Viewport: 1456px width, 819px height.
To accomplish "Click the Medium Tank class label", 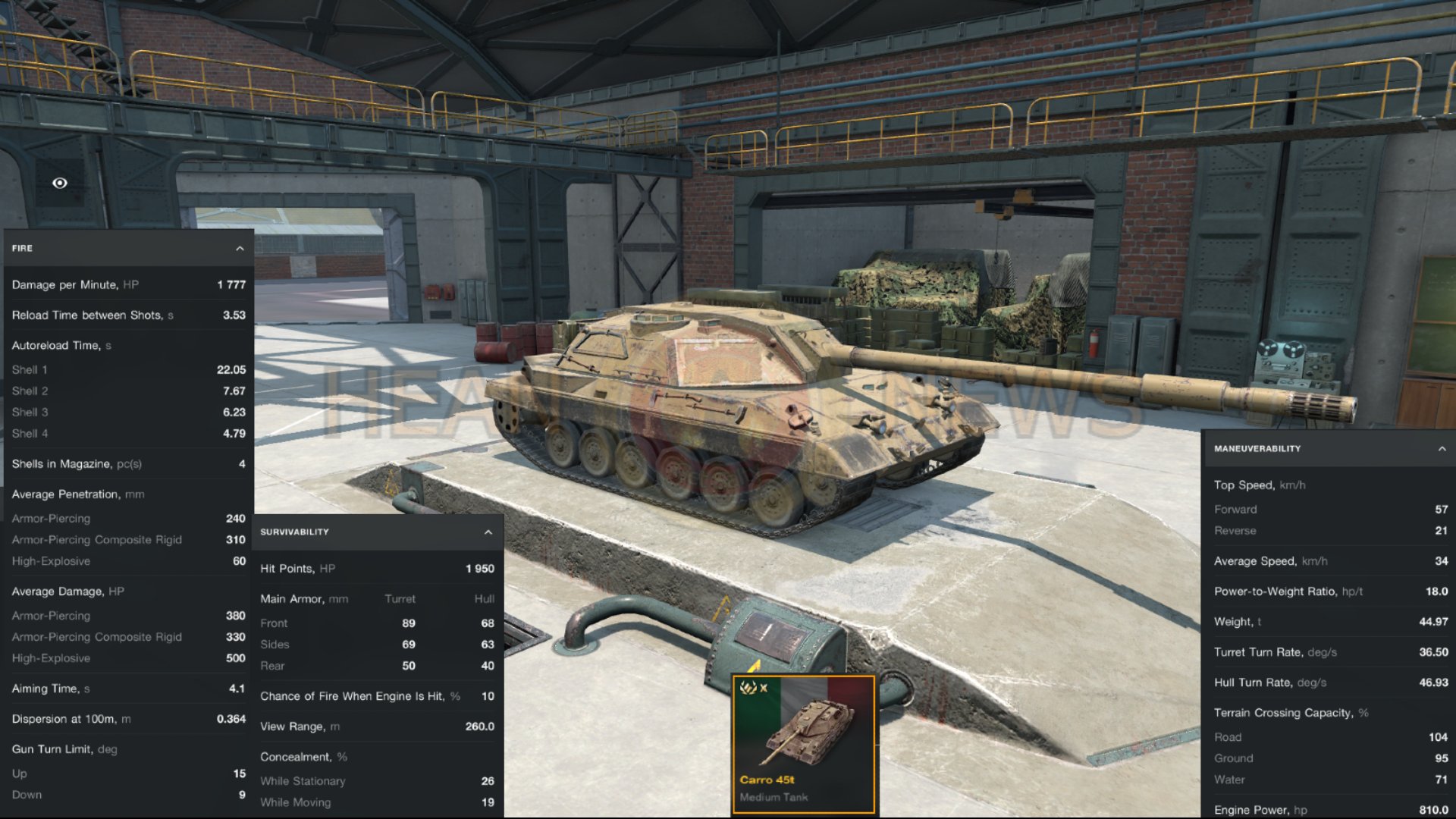I will point(774,797).
